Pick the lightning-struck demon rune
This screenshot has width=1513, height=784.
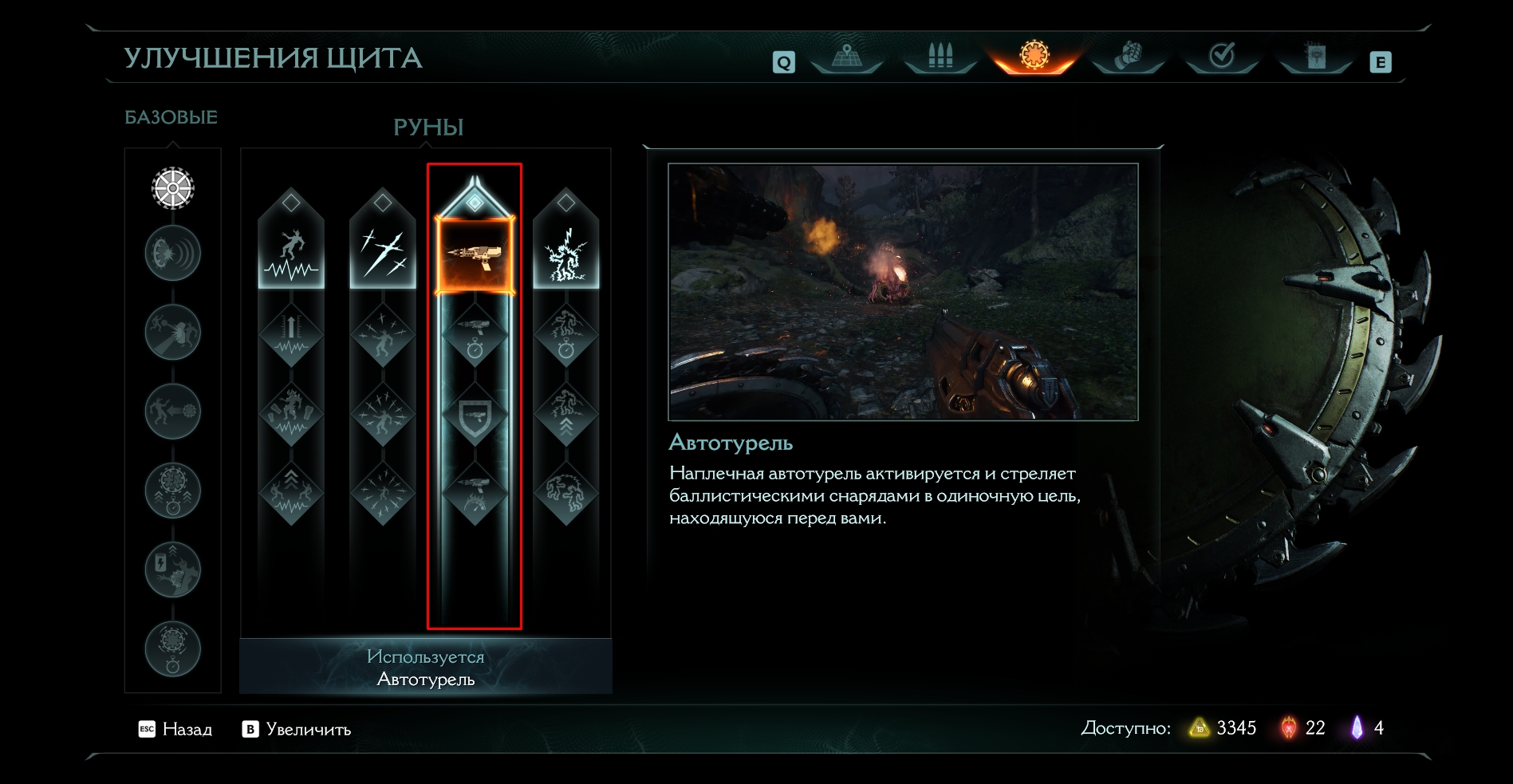point(566,254)
